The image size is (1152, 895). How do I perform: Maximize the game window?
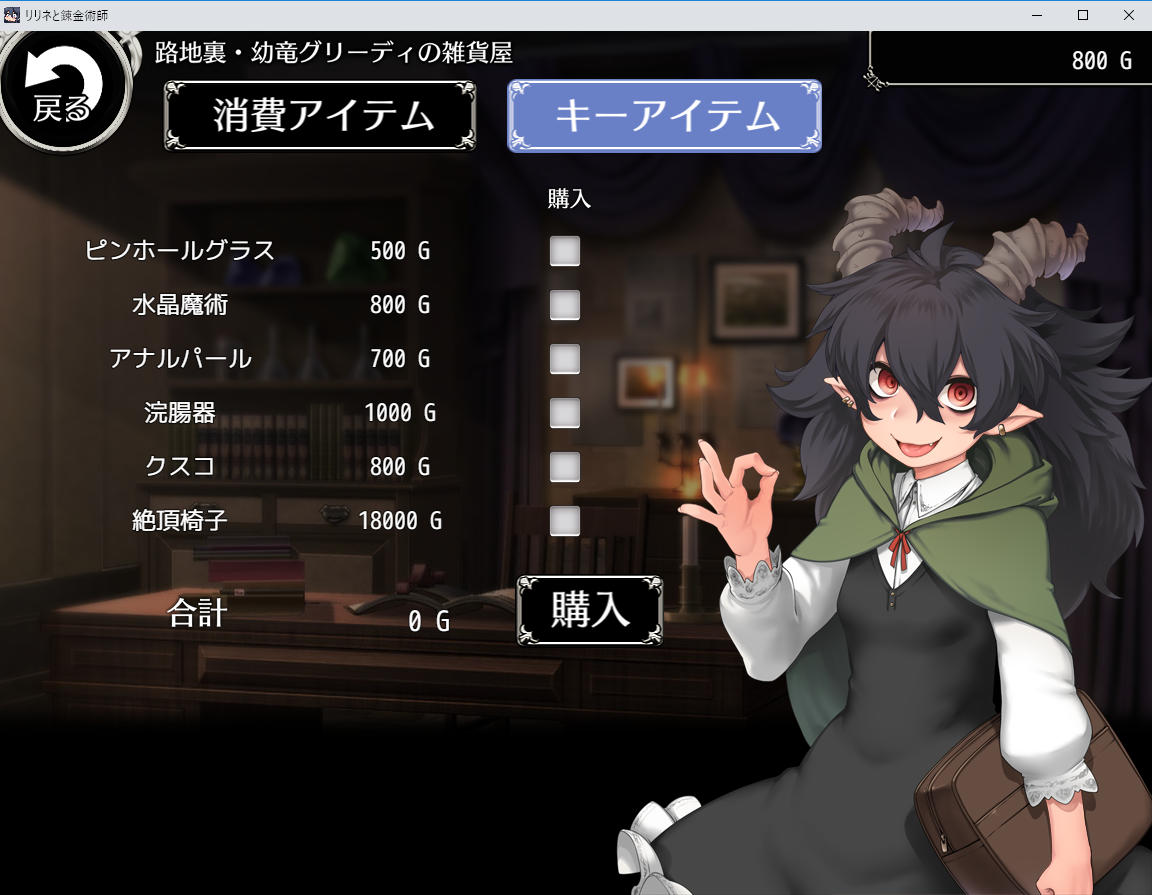pos(1082,15)
